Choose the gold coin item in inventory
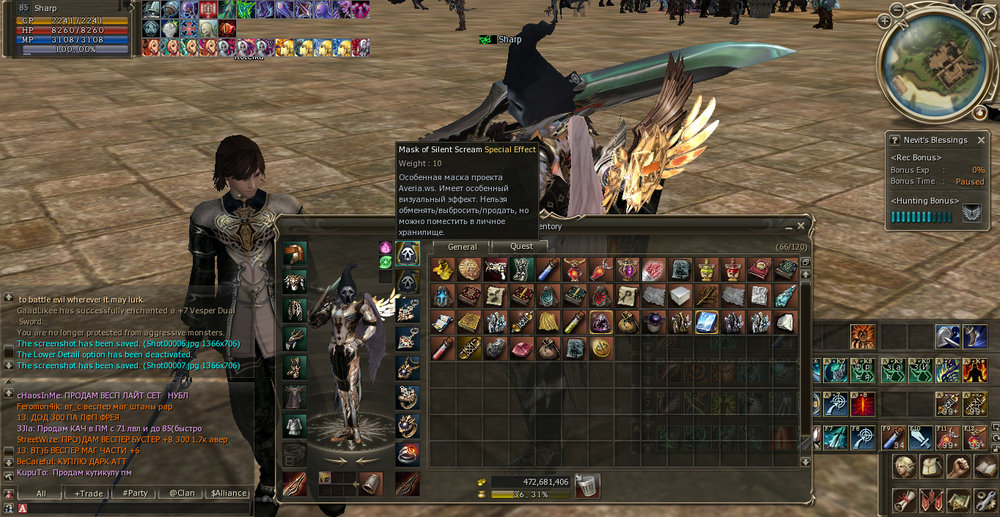 click(602, 348)
